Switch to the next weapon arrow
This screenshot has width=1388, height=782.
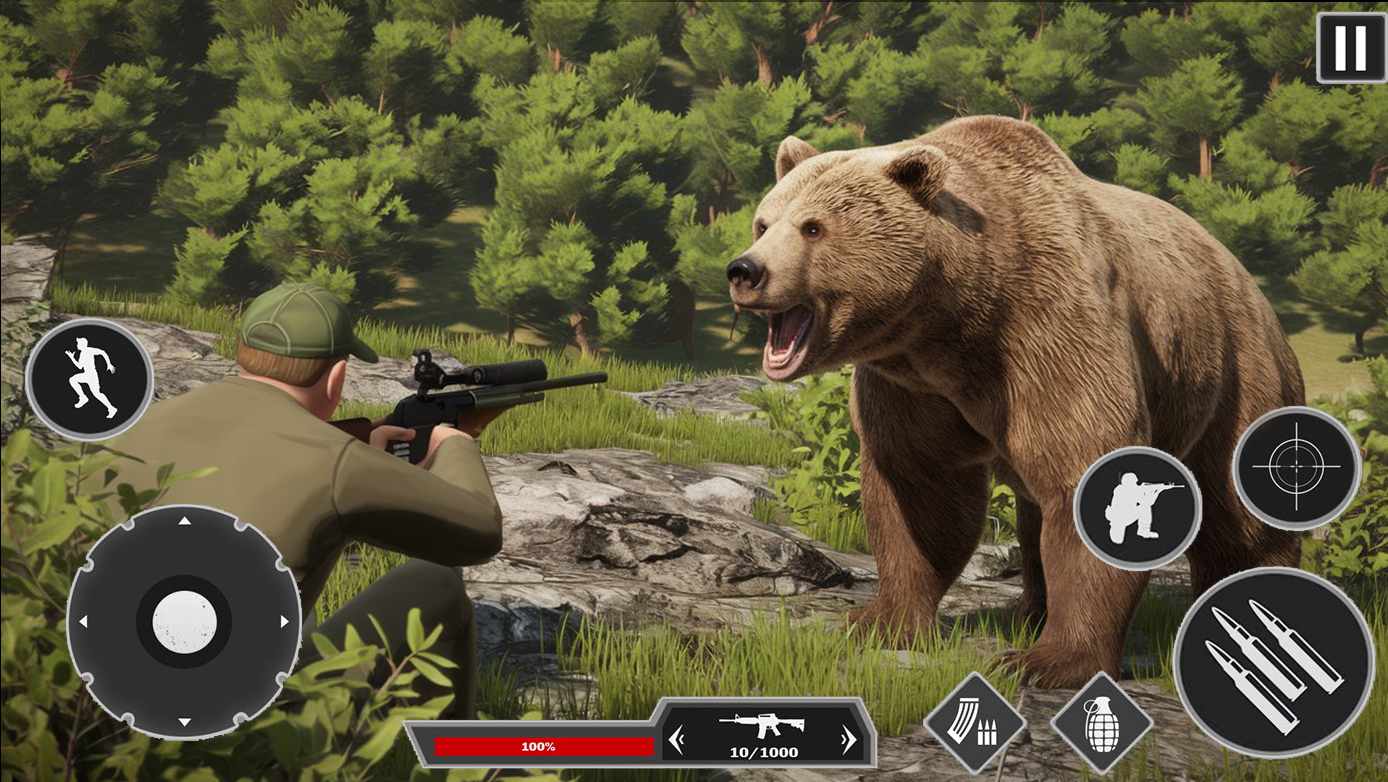point(848,740)
